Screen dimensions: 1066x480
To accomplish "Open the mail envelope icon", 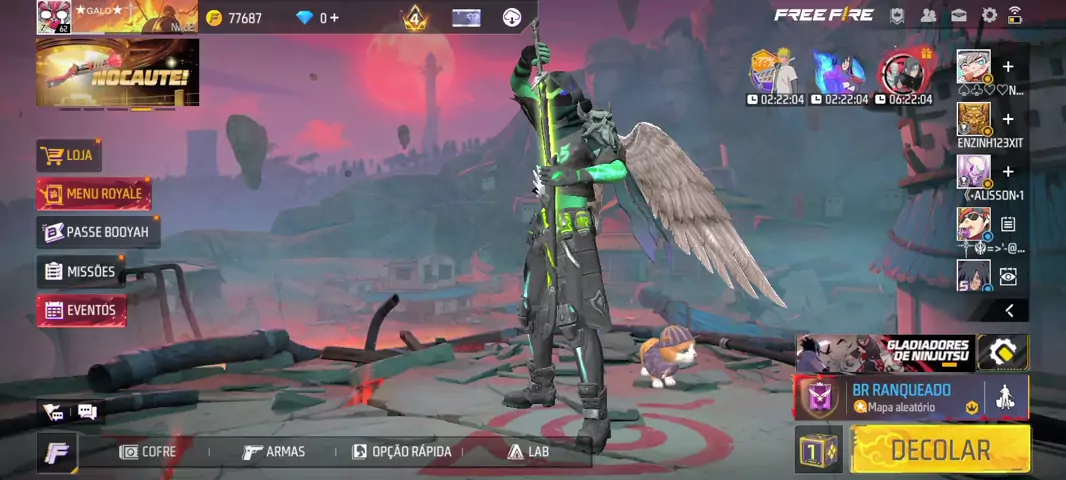I will tap(959, 15).
